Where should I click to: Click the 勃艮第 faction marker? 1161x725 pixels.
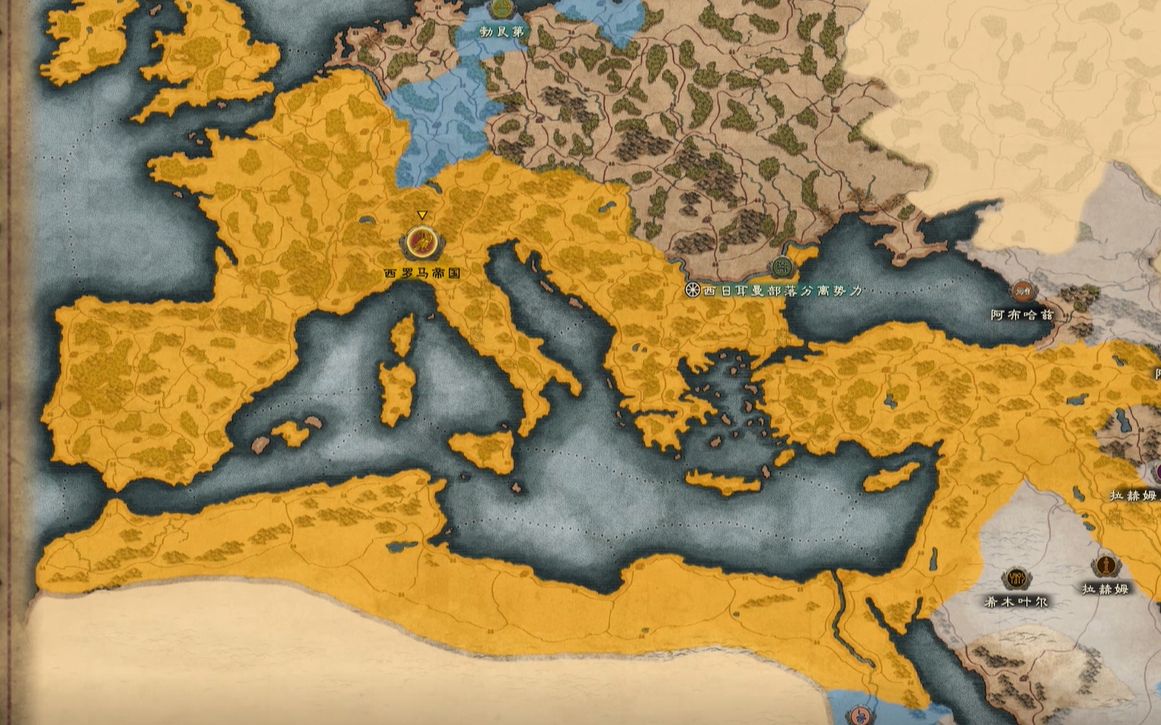[x=503, y=9]
